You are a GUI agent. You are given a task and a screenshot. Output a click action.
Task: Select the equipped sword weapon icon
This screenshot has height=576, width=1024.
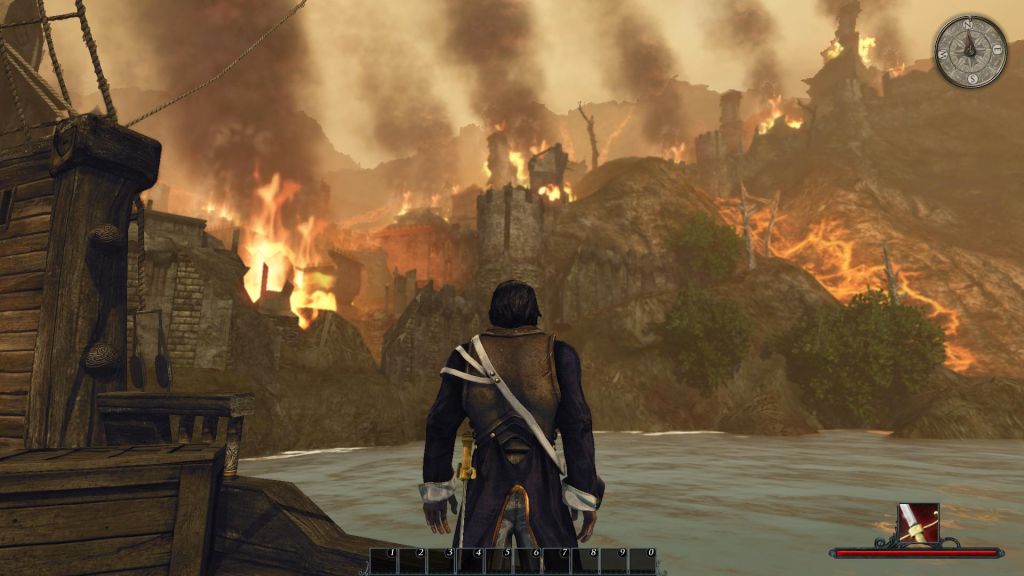click(x=917, y=523)
